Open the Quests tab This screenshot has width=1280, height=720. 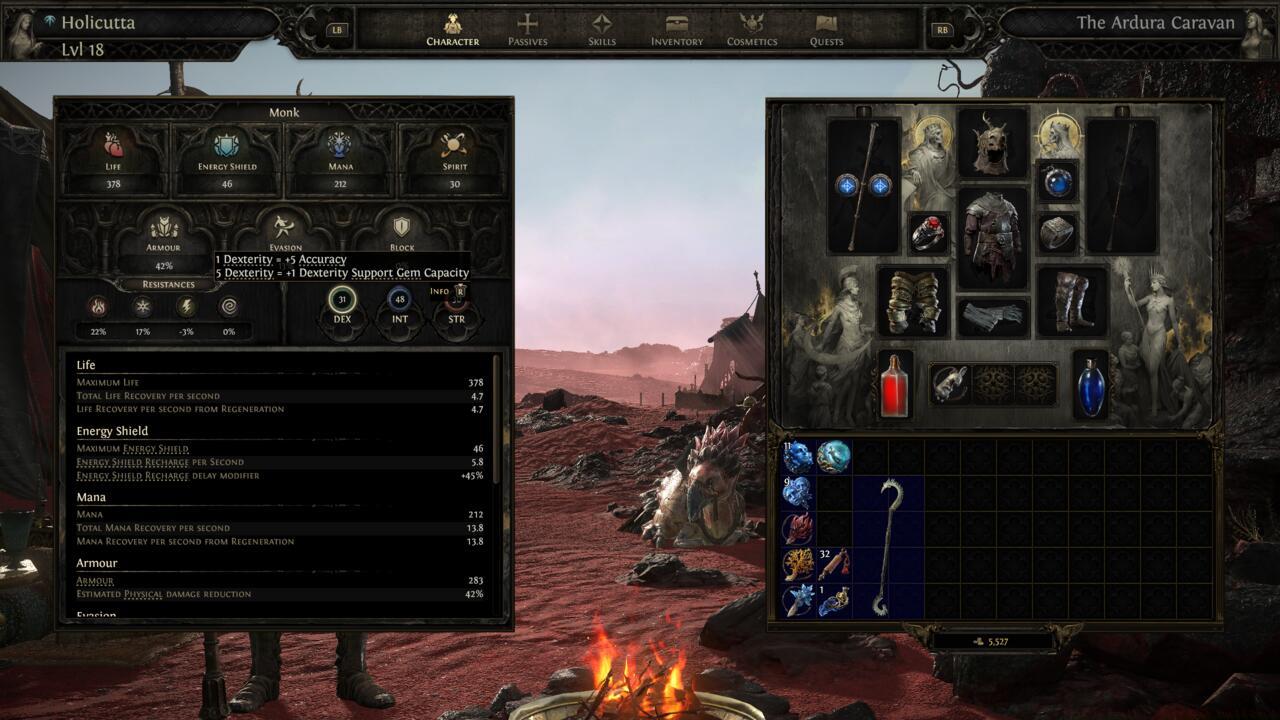826,30
